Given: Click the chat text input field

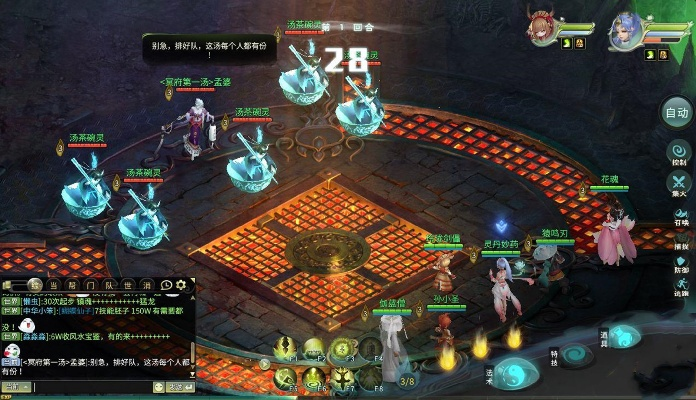Looking at the screenshot, I should pos(90,386).
